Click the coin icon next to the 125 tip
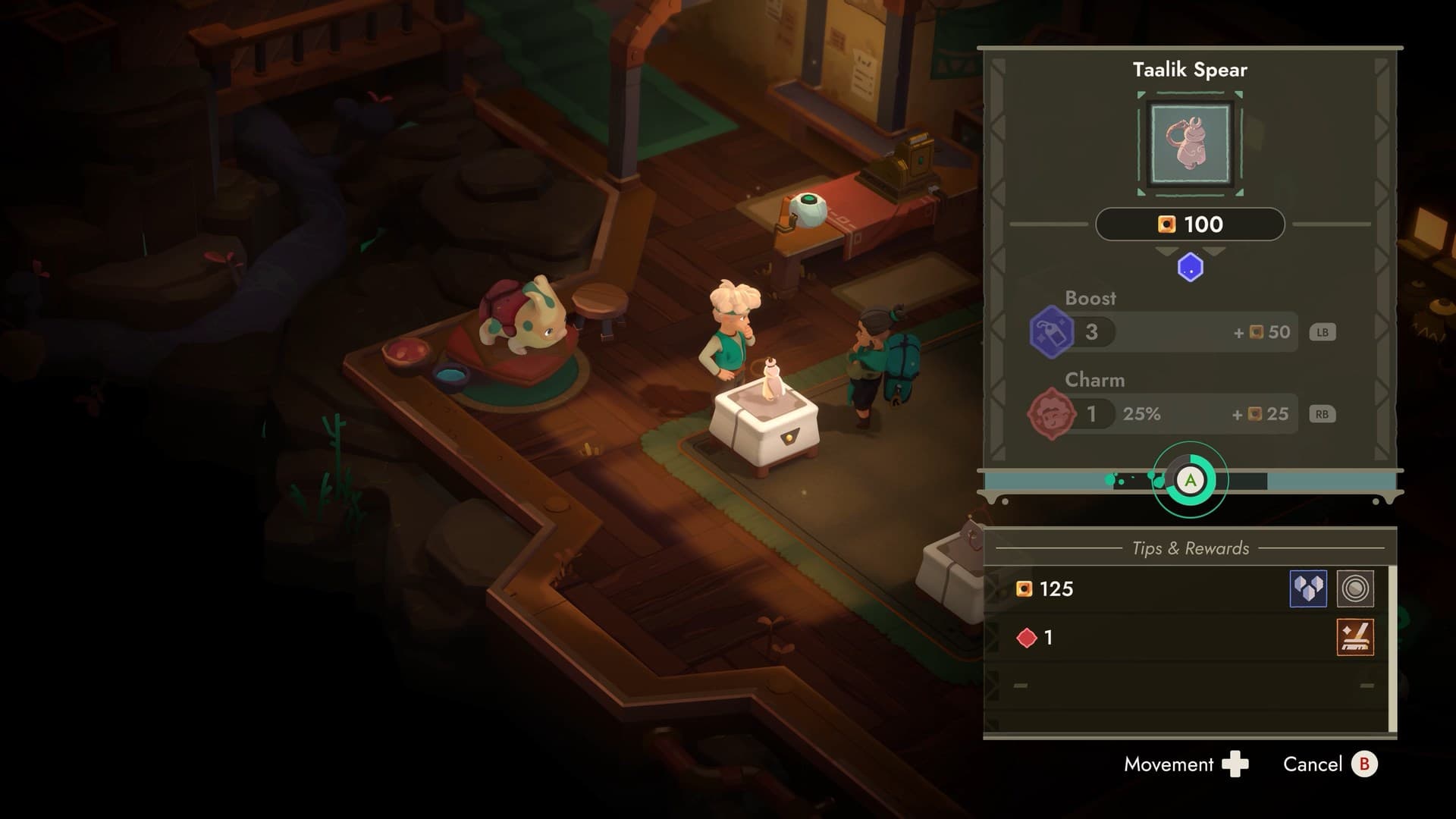The width and height of the screenshot is (1456, 819). (1024, 589)
